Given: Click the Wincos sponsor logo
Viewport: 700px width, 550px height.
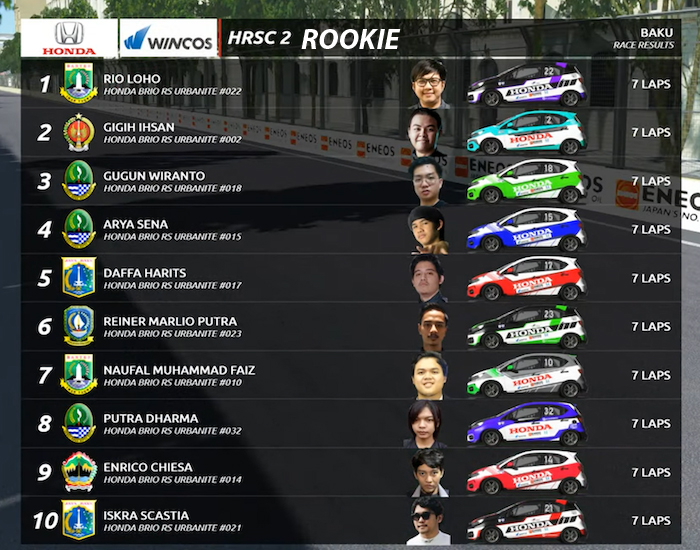Looking at the screenshot, I should point(168,38).
